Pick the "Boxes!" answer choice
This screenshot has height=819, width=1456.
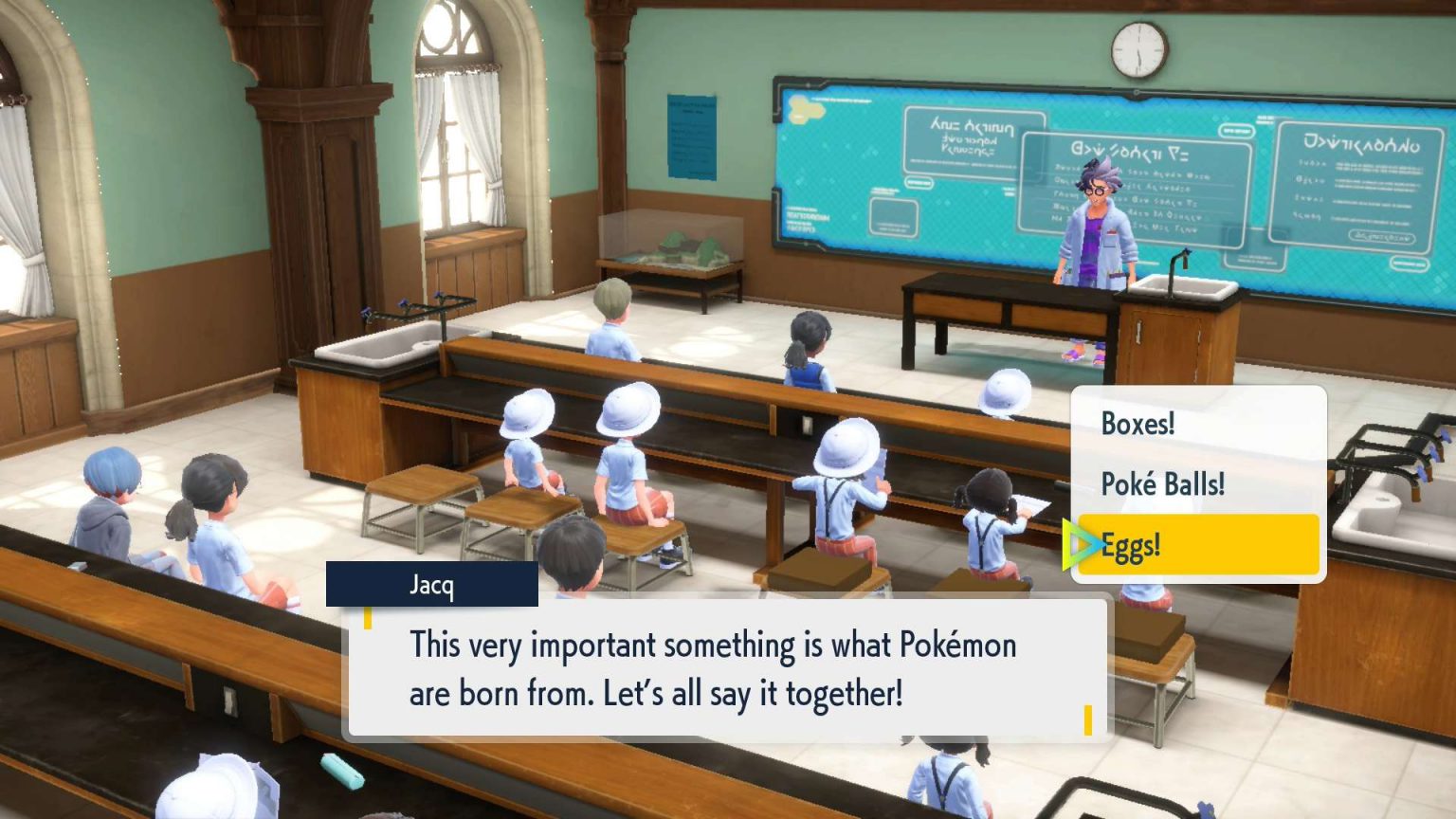point(1137,425)
